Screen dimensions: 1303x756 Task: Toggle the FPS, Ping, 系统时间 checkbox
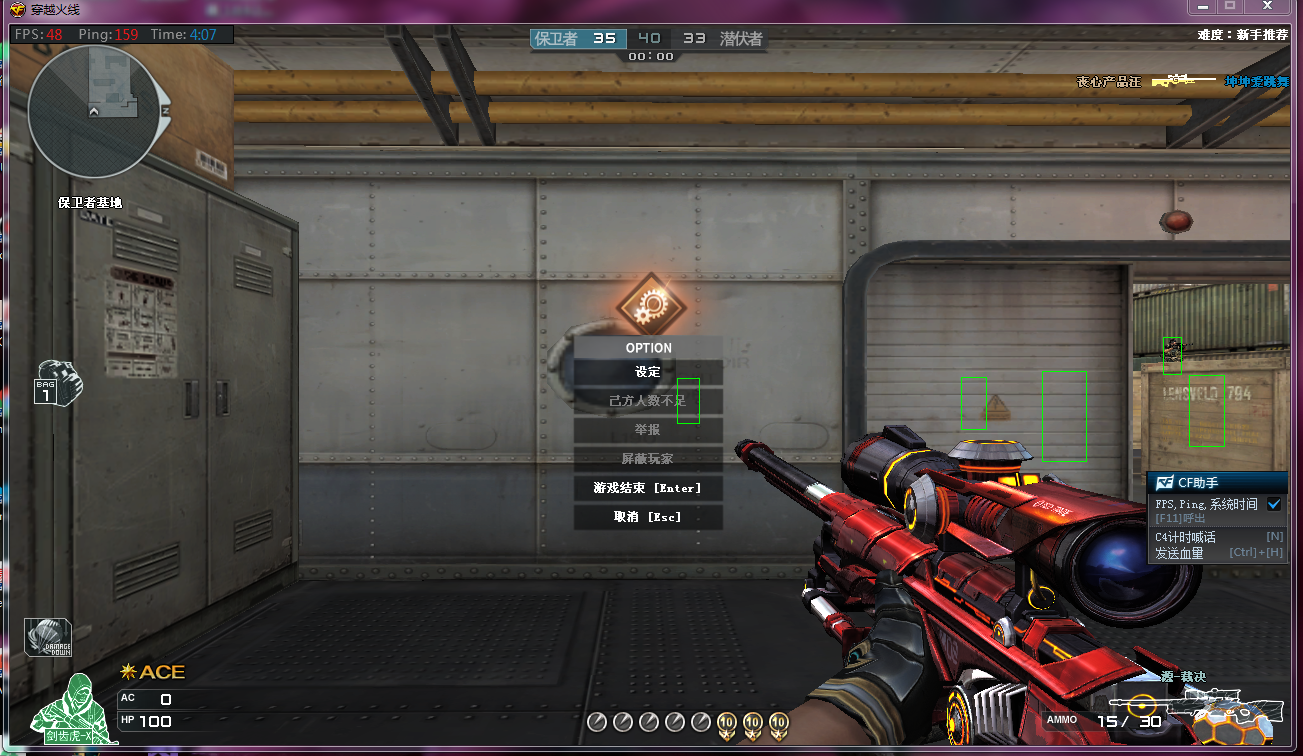pos(1274,505)
